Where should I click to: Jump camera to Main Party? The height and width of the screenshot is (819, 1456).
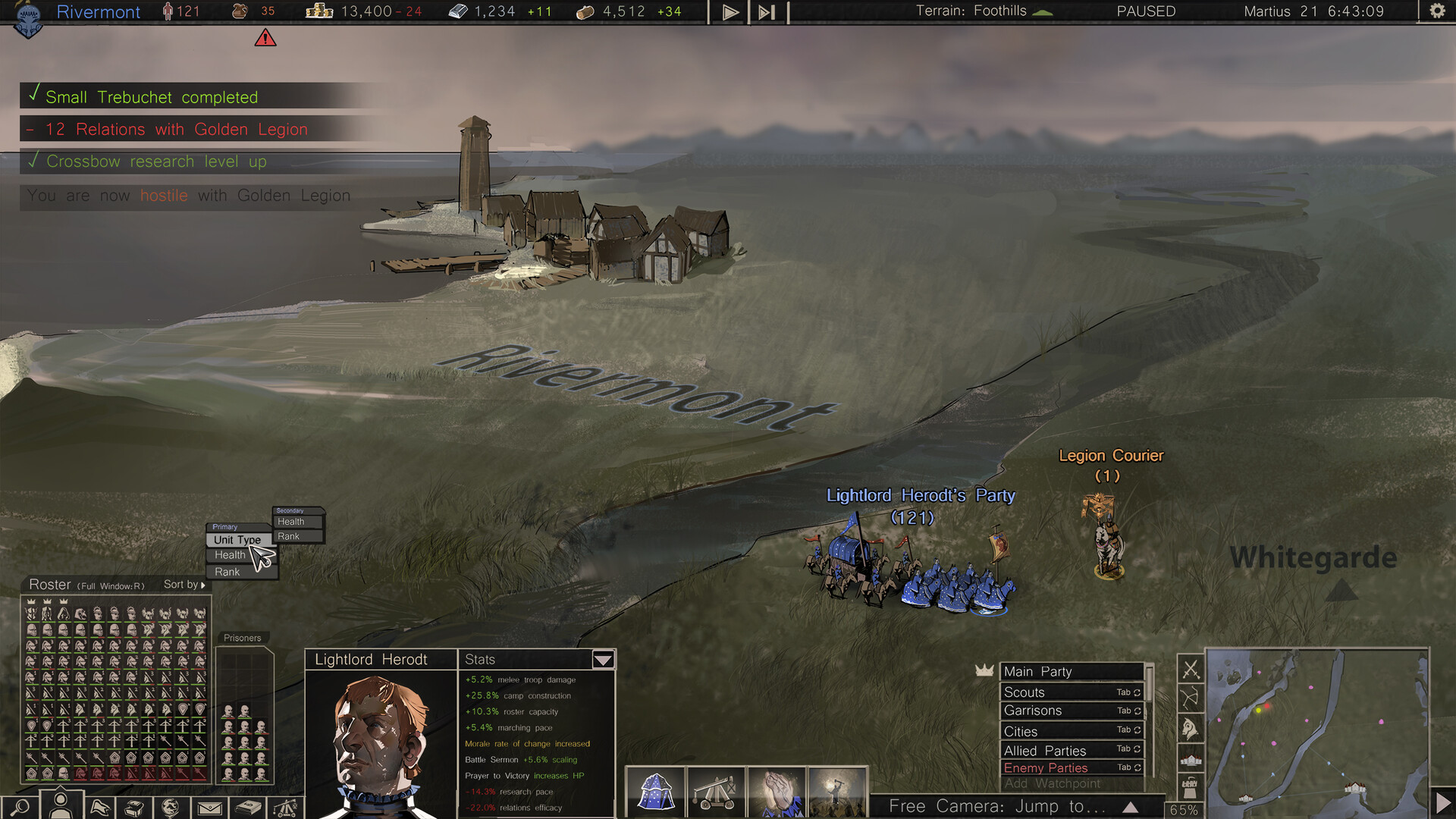[x=1071, y=671]
